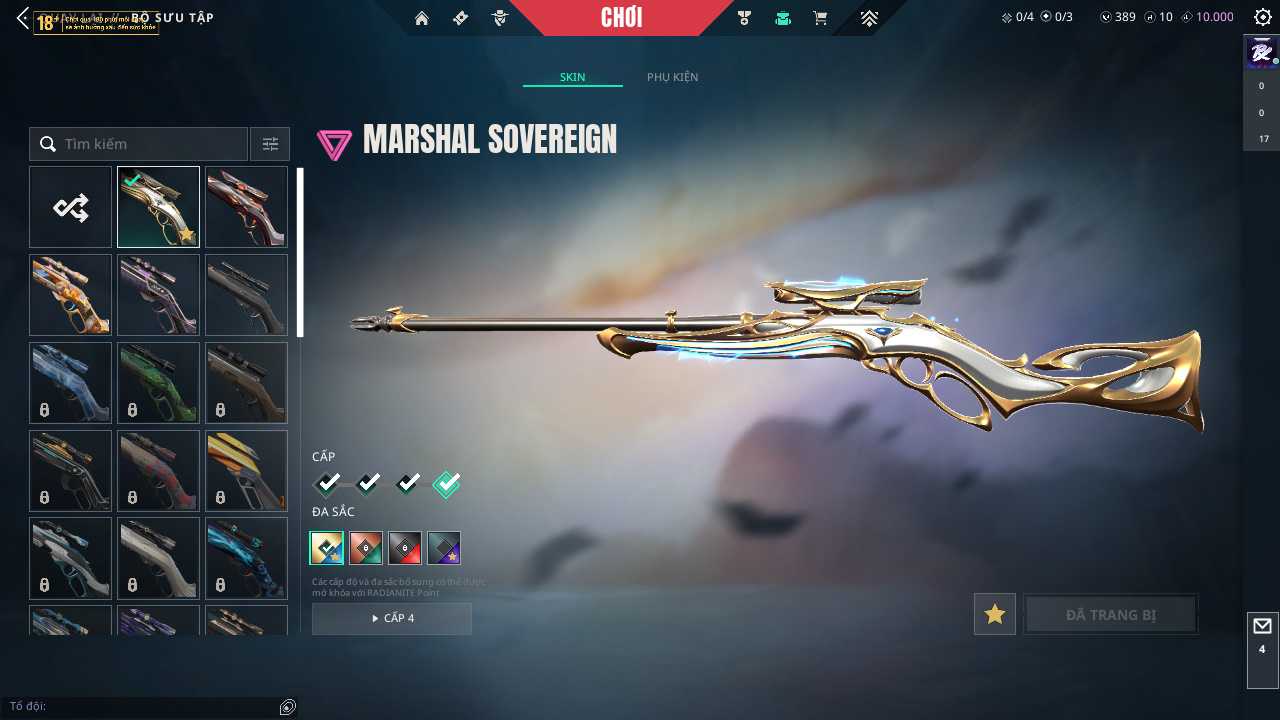
Task: Select the orange and blue Marshal skin
Action: coord(71,295)
